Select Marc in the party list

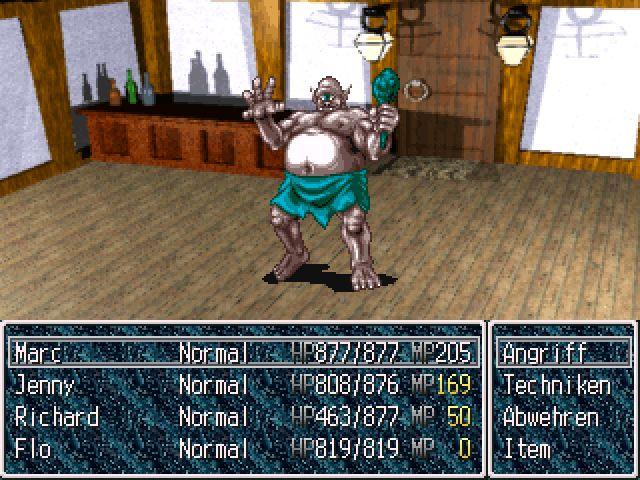[x=240, y=353]
